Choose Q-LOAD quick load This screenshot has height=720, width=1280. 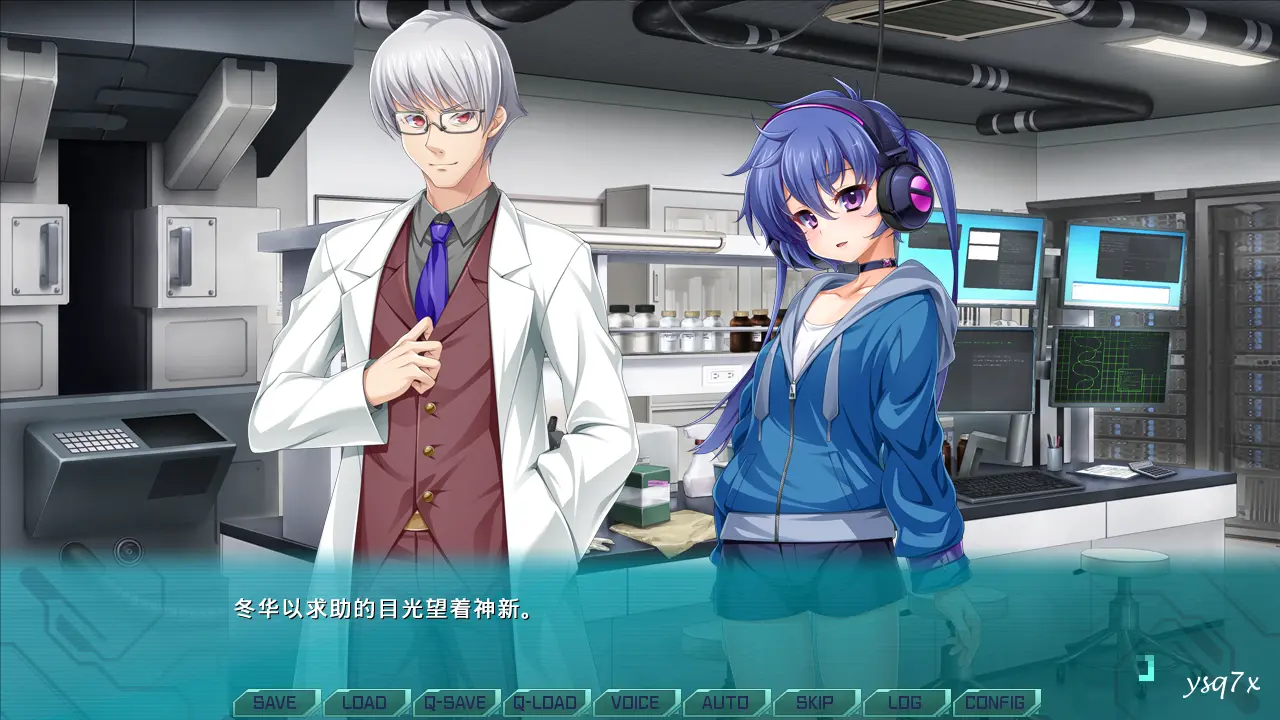coord(545,702)
